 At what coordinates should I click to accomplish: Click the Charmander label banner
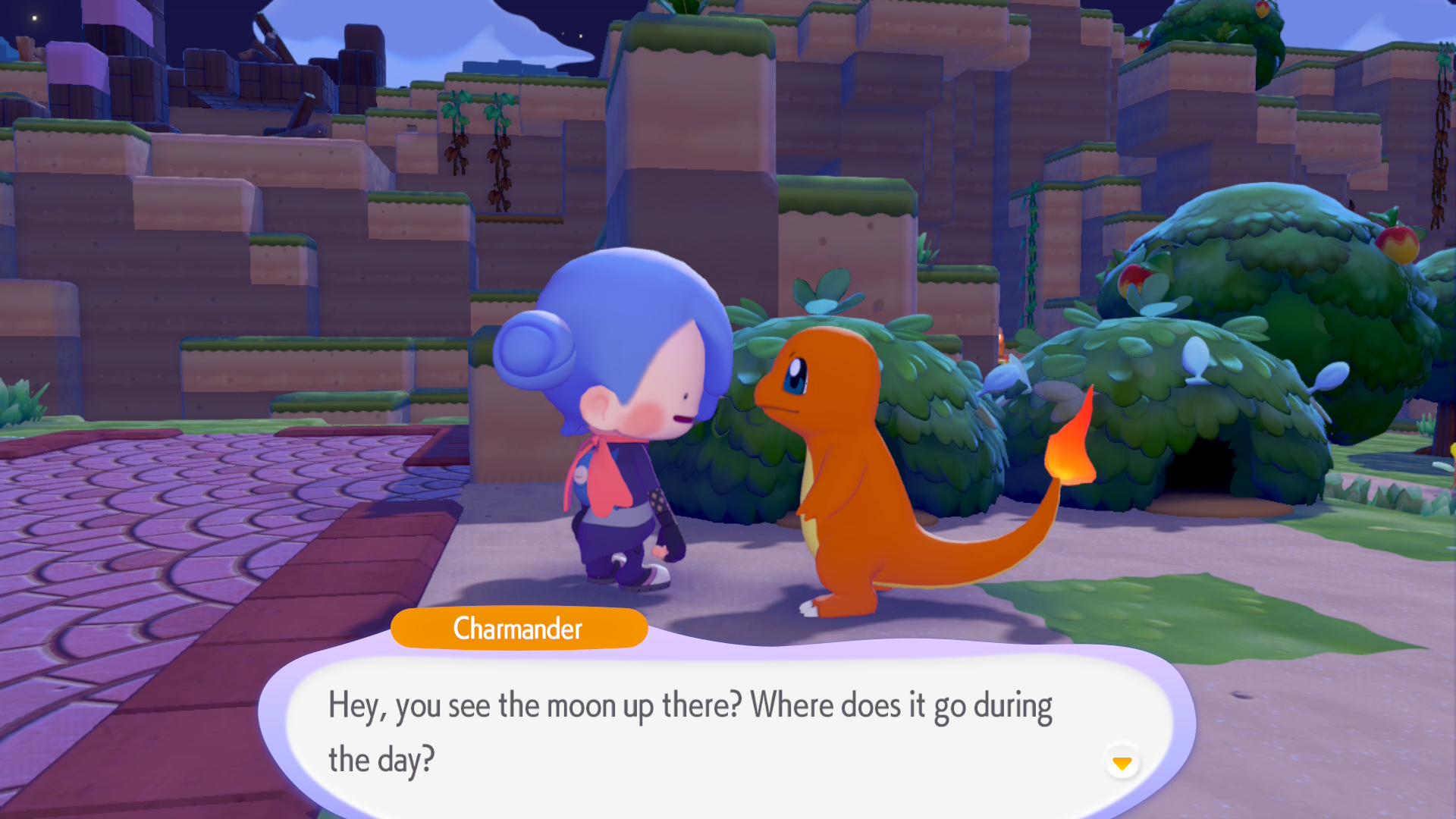pos(518,629)
